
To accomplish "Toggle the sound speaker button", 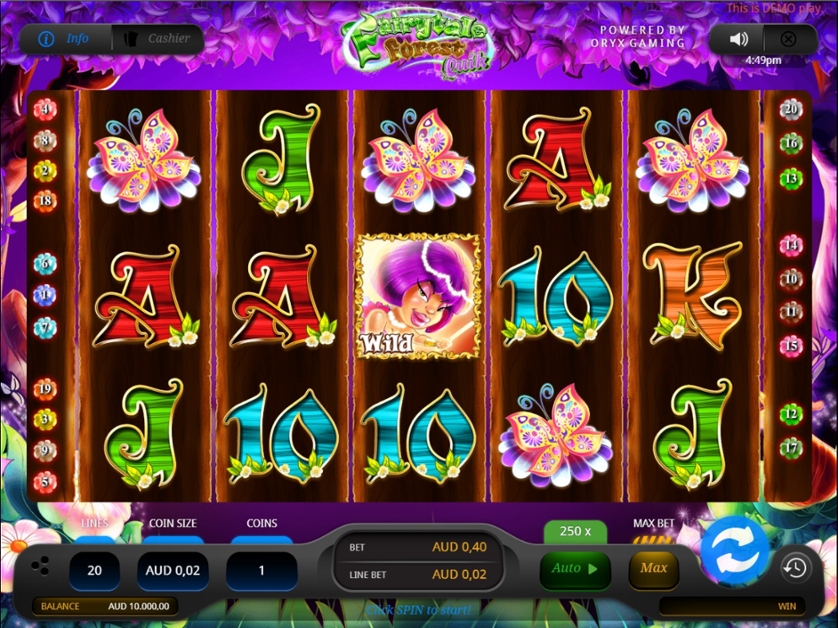I will click(x=739, y=39).
